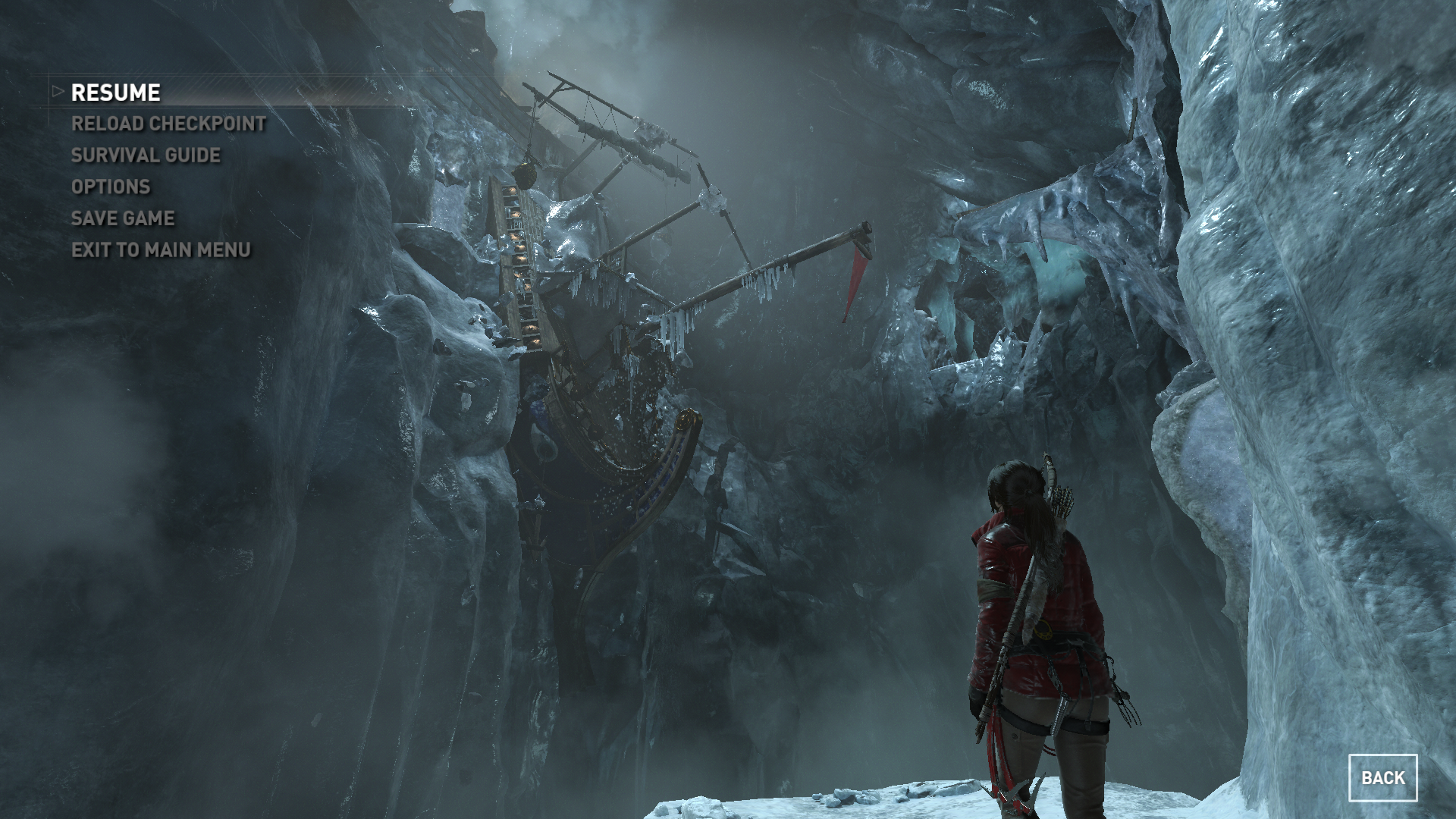
Task: Choose Save Game
Action: click(x=123, y=218)
